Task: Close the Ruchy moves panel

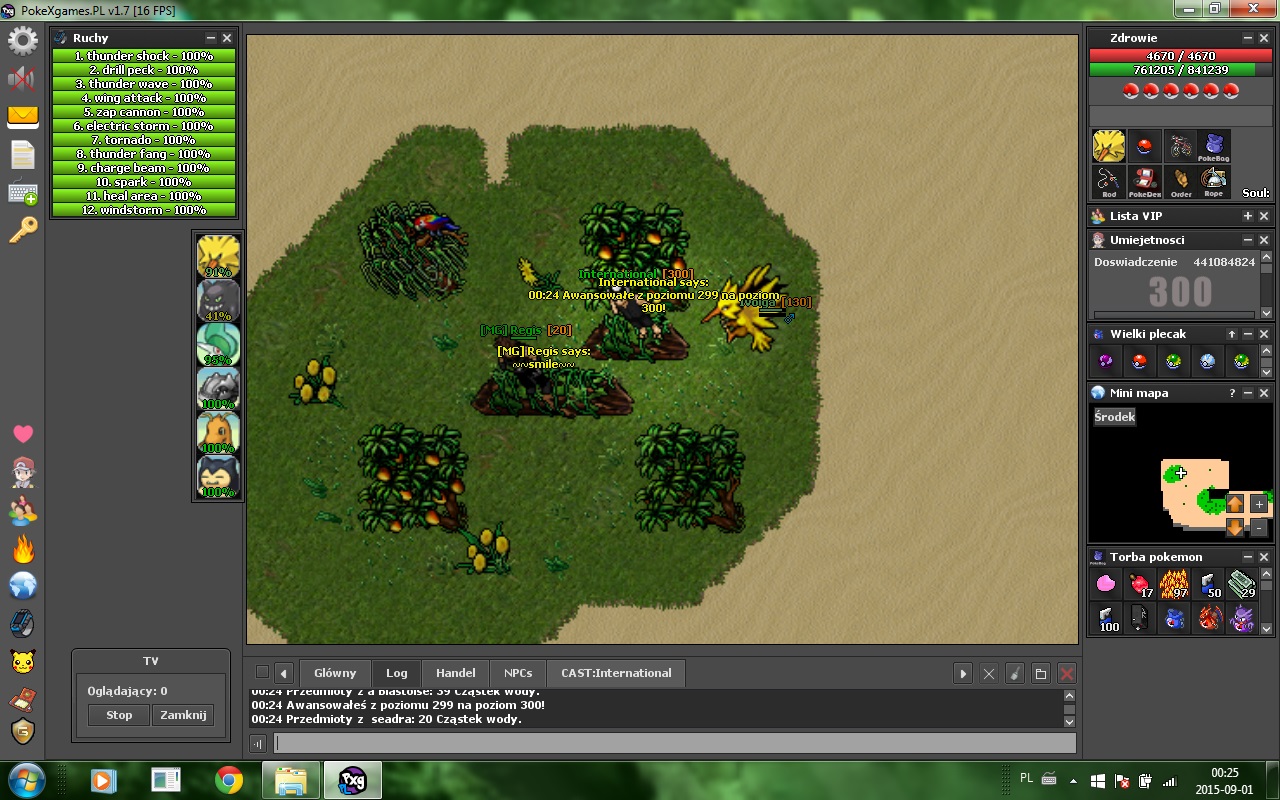Action: point(227,38)
